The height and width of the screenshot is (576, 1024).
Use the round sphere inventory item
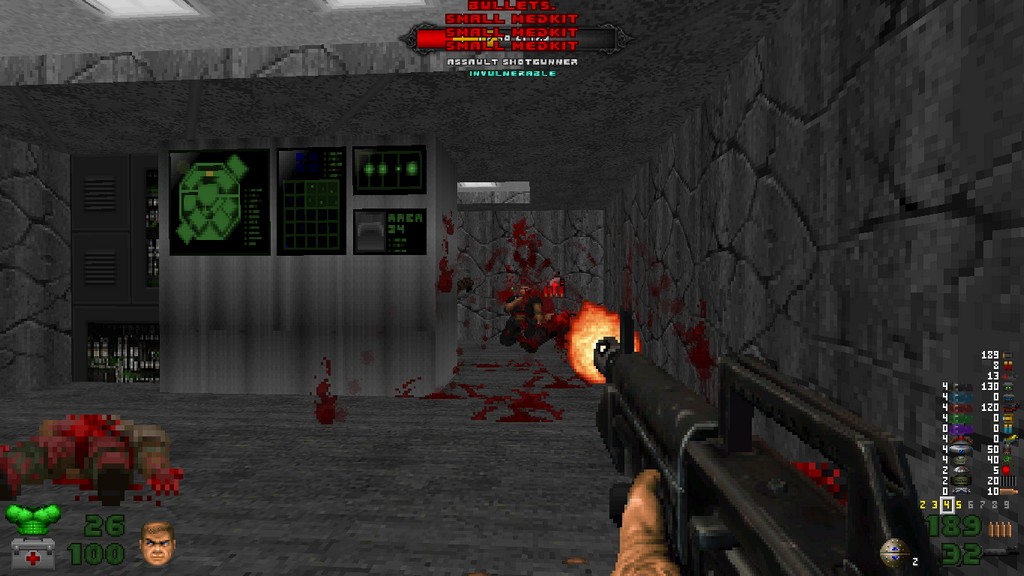point(893,553)
